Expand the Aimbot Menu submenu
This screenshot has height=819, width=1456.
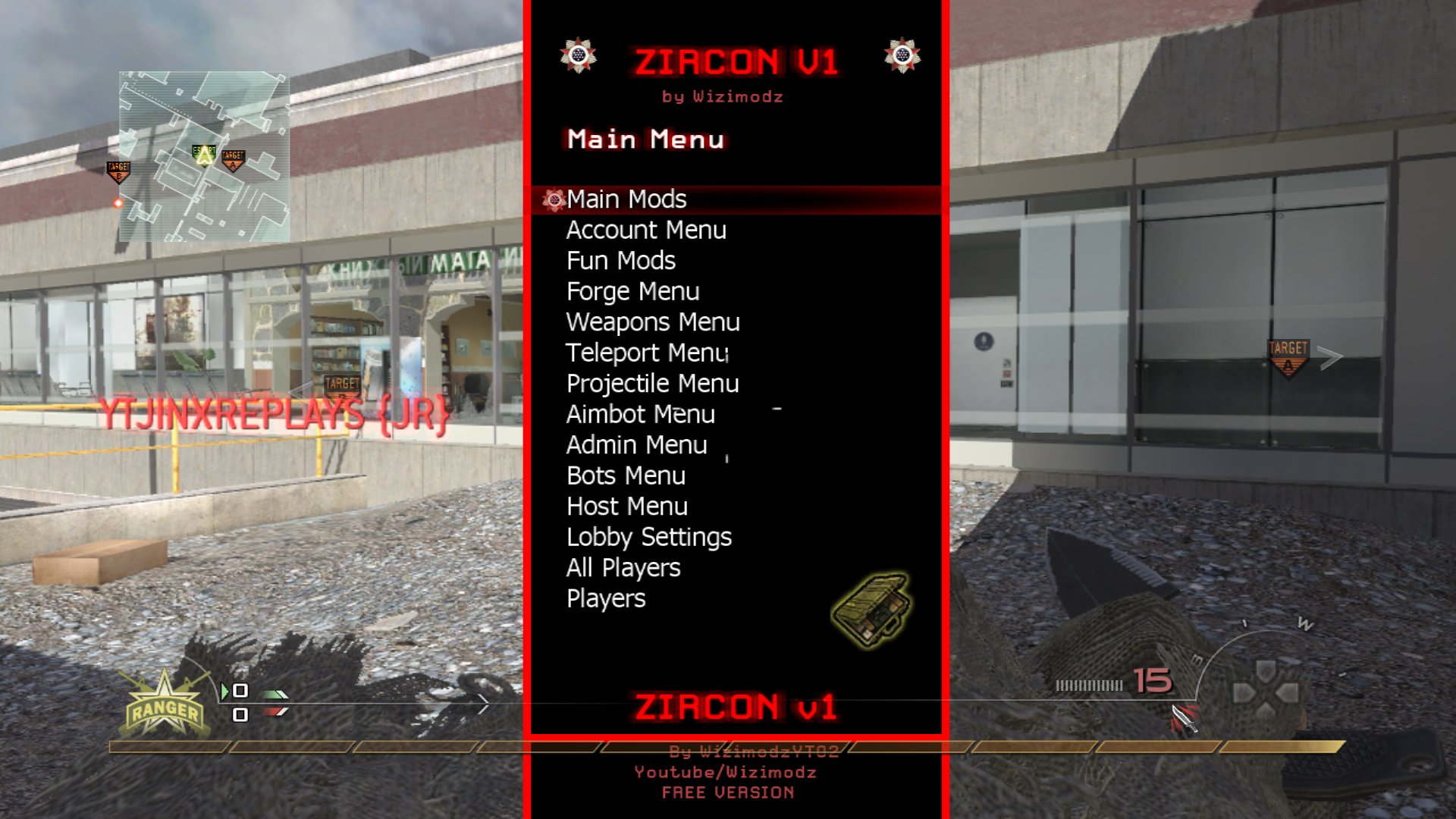coord(639,414)
